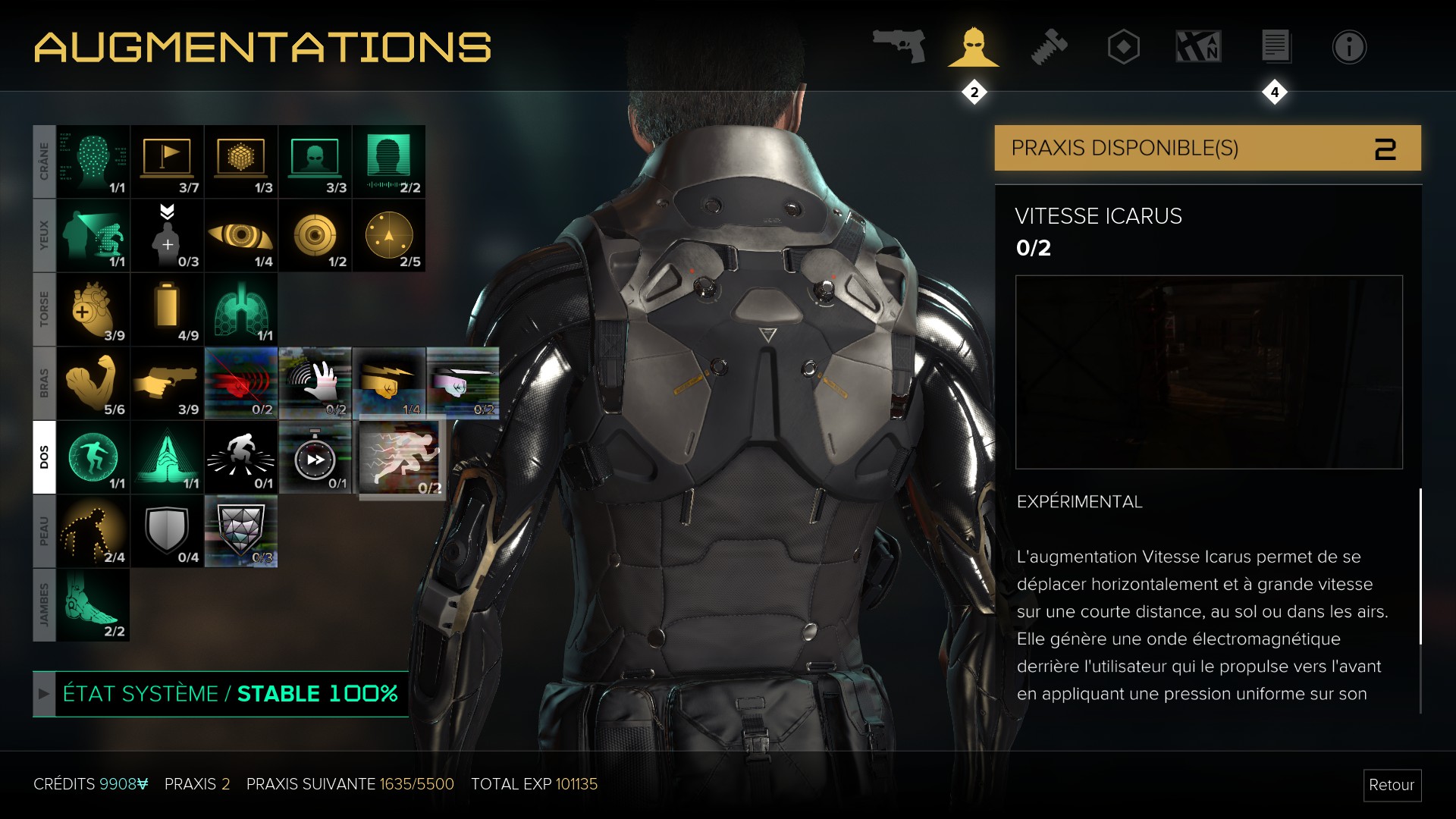Choose the flag laptop hacking augmentation
Screen dimensions: 1456x819
pyautogui.click(x=167, y=162)
